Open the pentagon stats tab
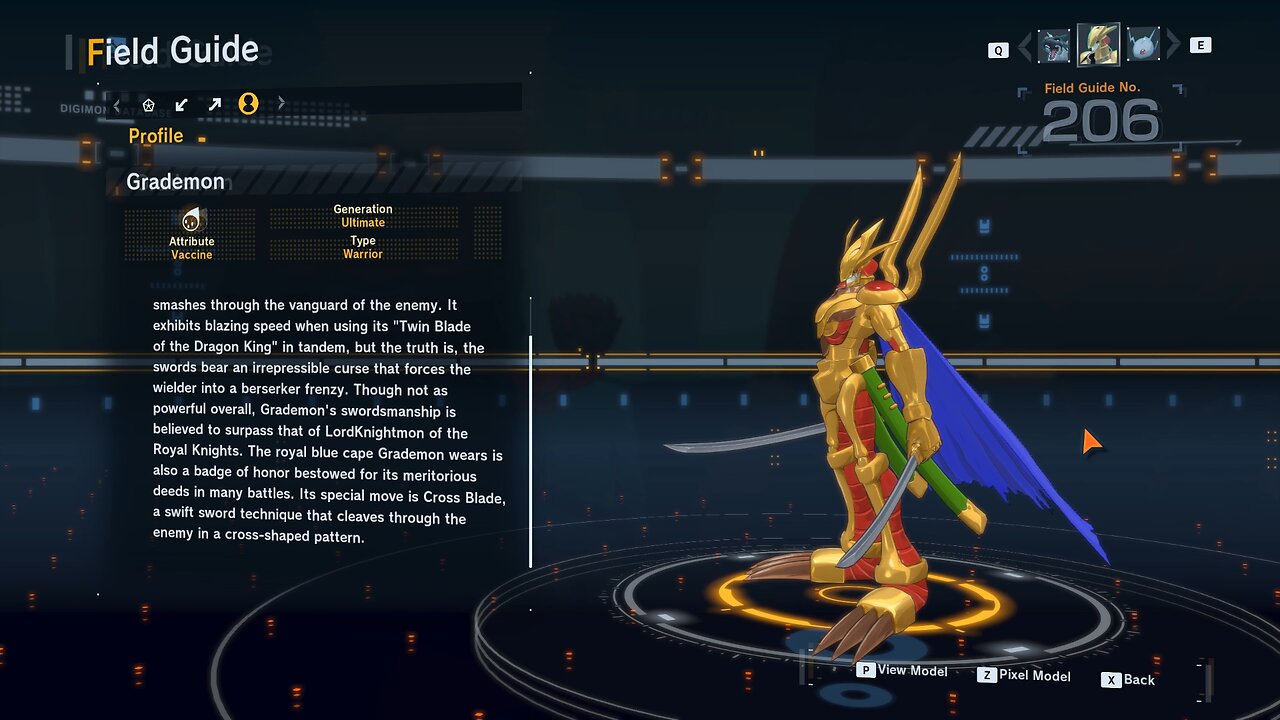Screen dimensions: 1280x720 149,104
